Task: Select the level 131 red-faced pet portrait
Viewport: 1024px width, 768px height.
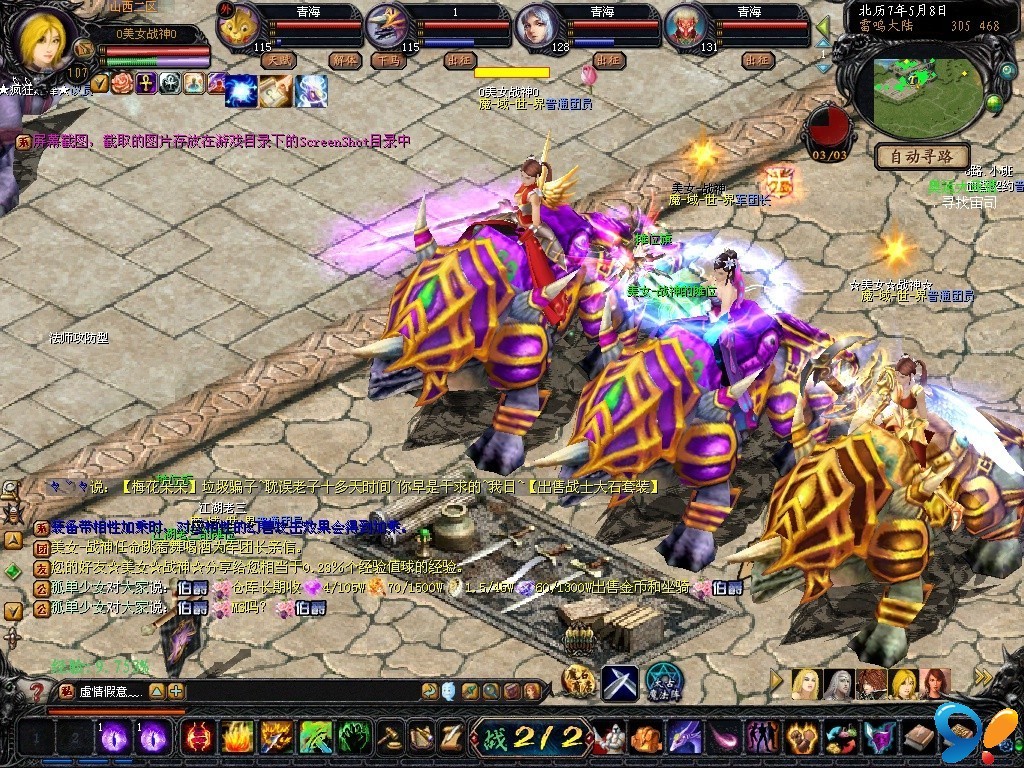Action: (x=684, y=27)
